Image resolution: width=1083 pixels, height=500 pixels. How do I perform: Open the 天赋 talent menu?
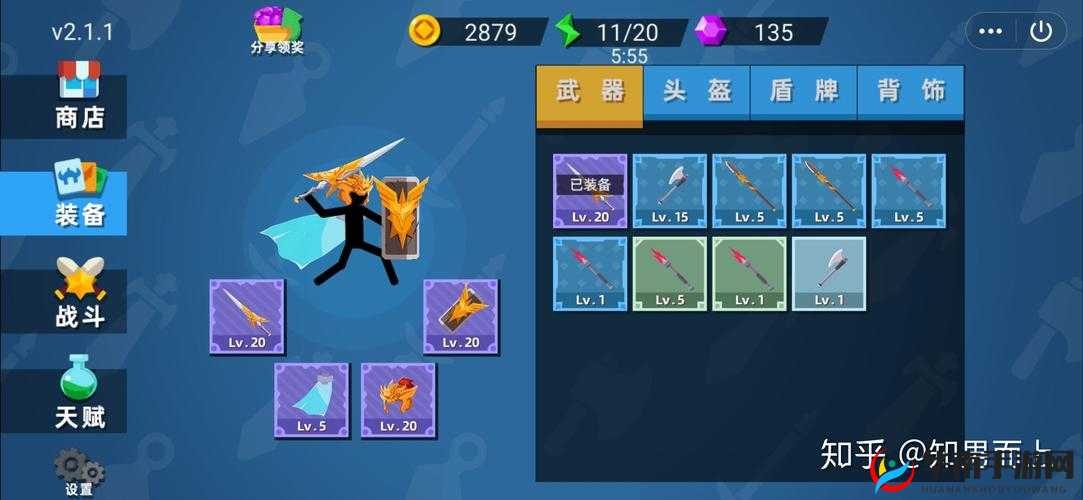click(x=78, y=394)
